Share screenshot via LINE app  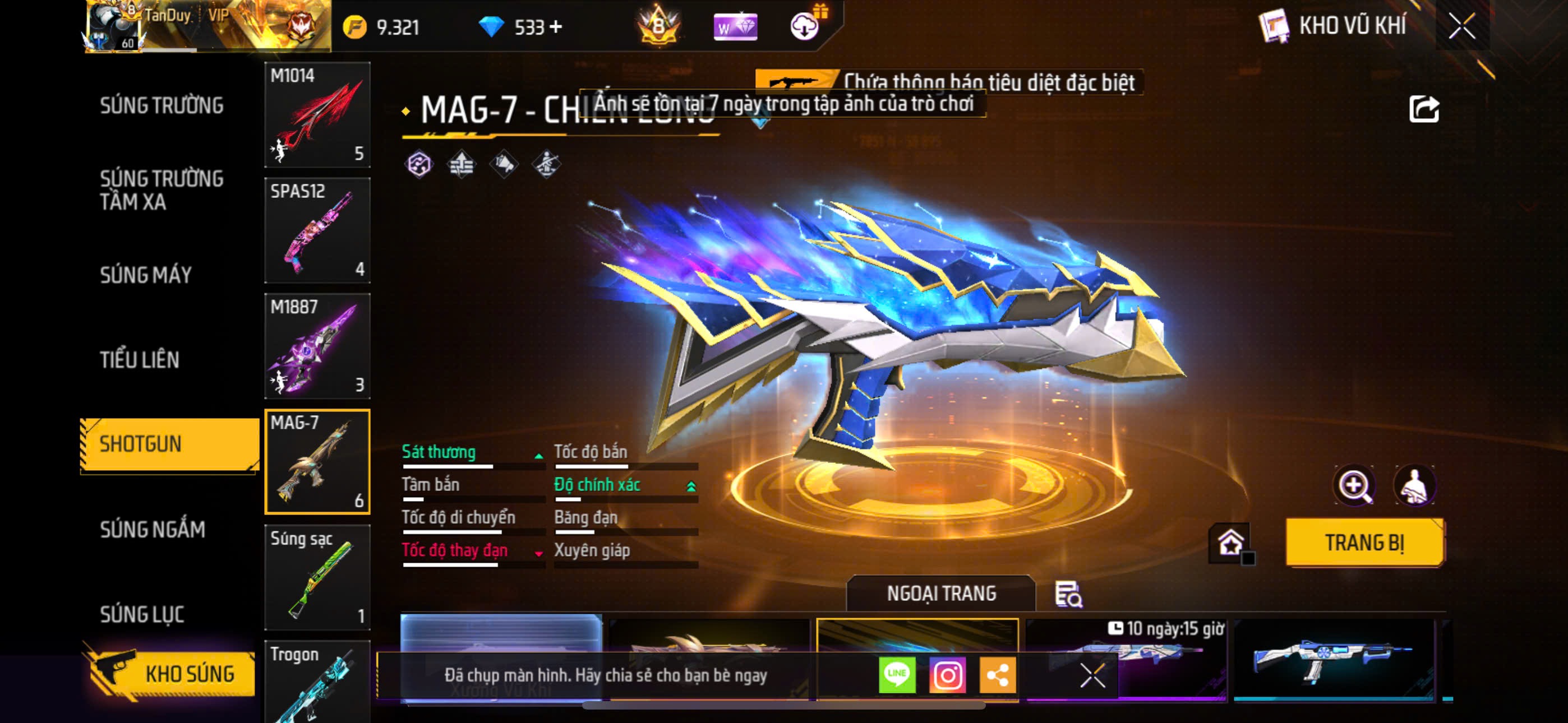click(897, 675)
